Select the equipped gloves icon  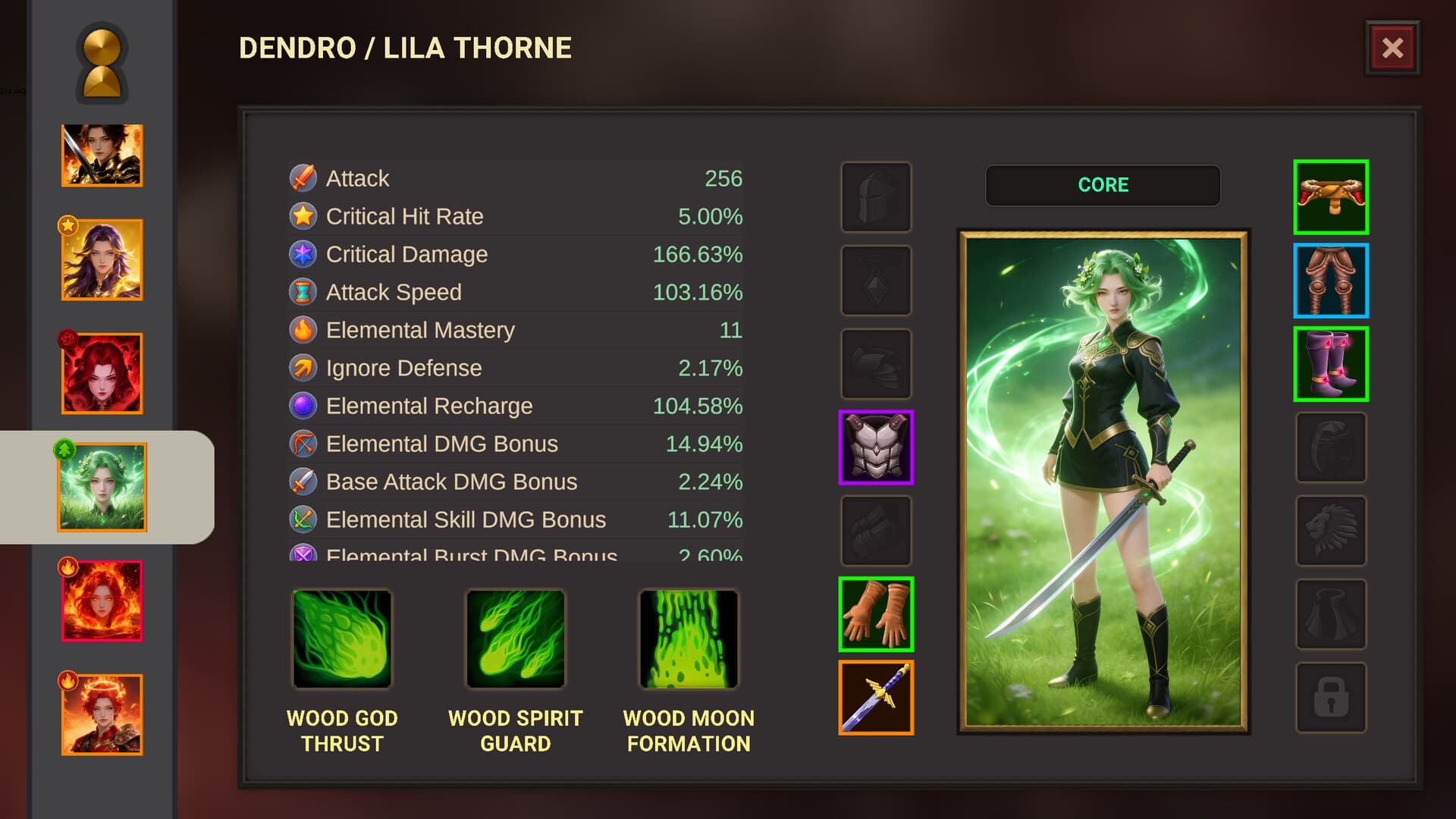[876, 615]
